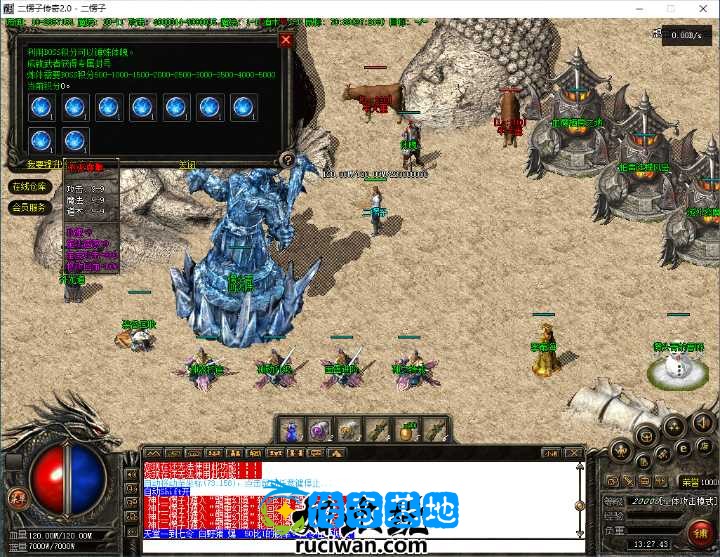Open the 在线仓库 online warehouse

click(29, 187)
